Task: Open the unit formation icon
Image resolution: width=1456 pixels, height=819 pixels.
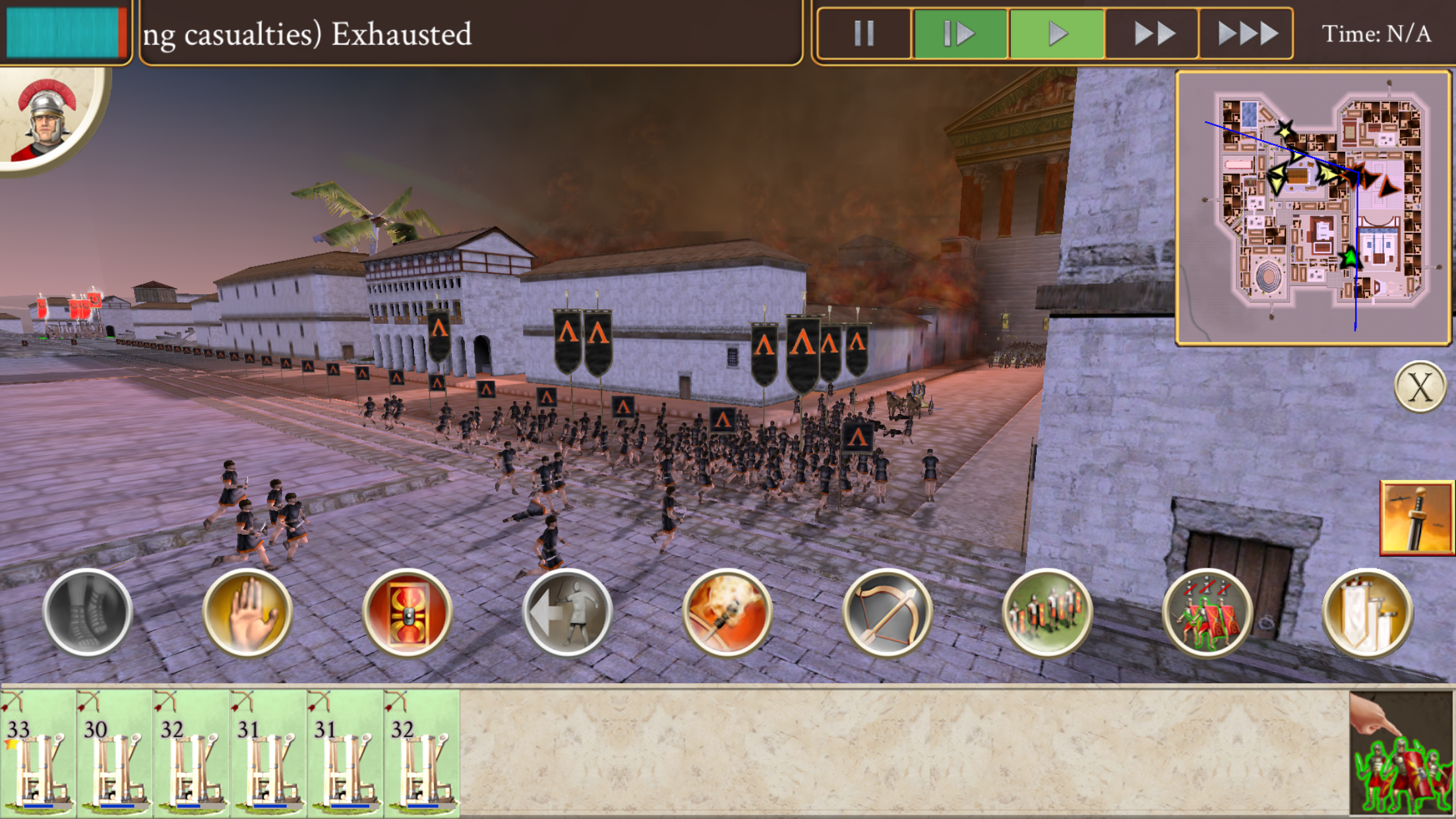Action: [1047, 612]
